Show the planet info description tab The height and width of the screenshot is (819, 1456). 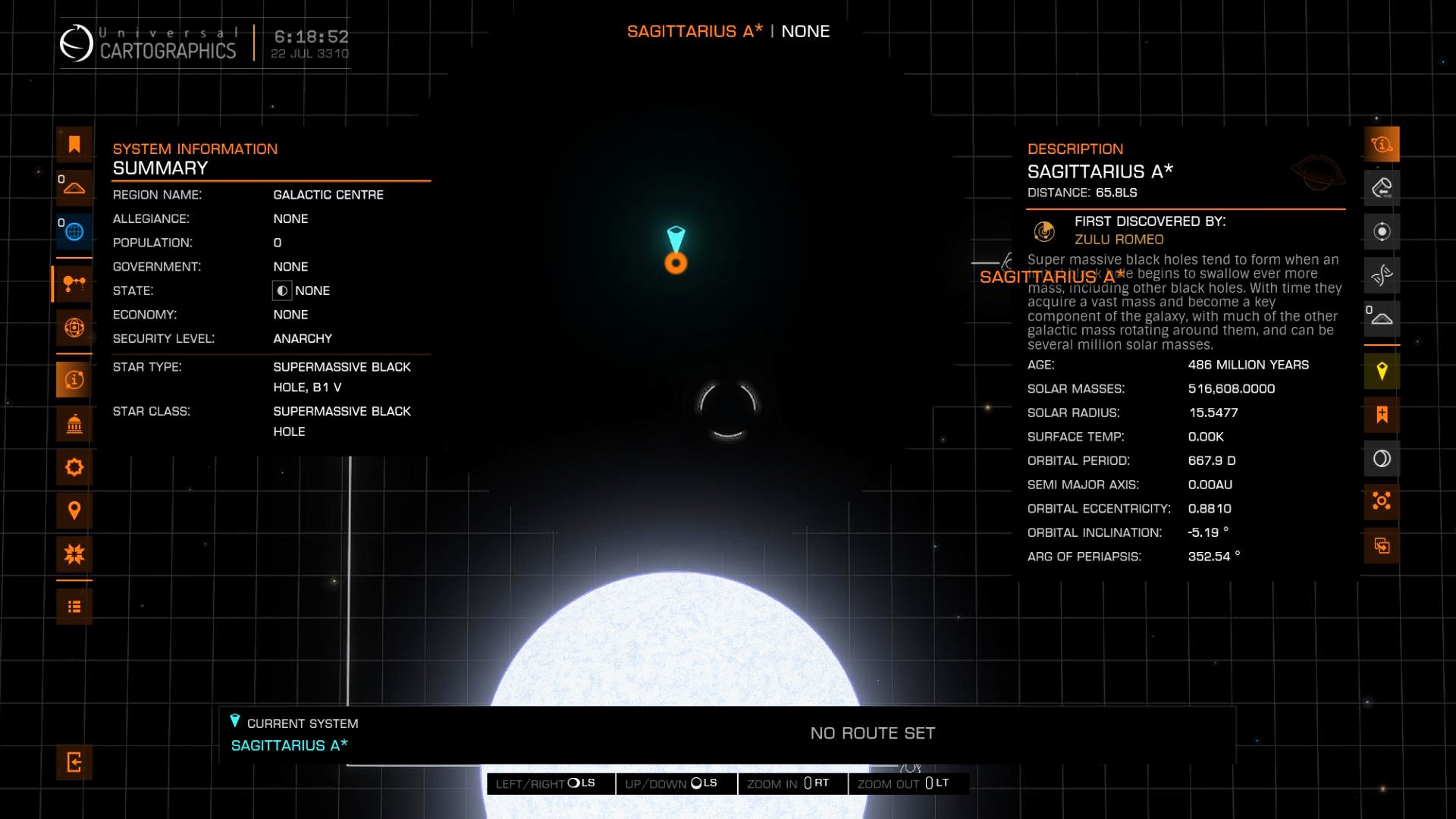point(1382,144)
